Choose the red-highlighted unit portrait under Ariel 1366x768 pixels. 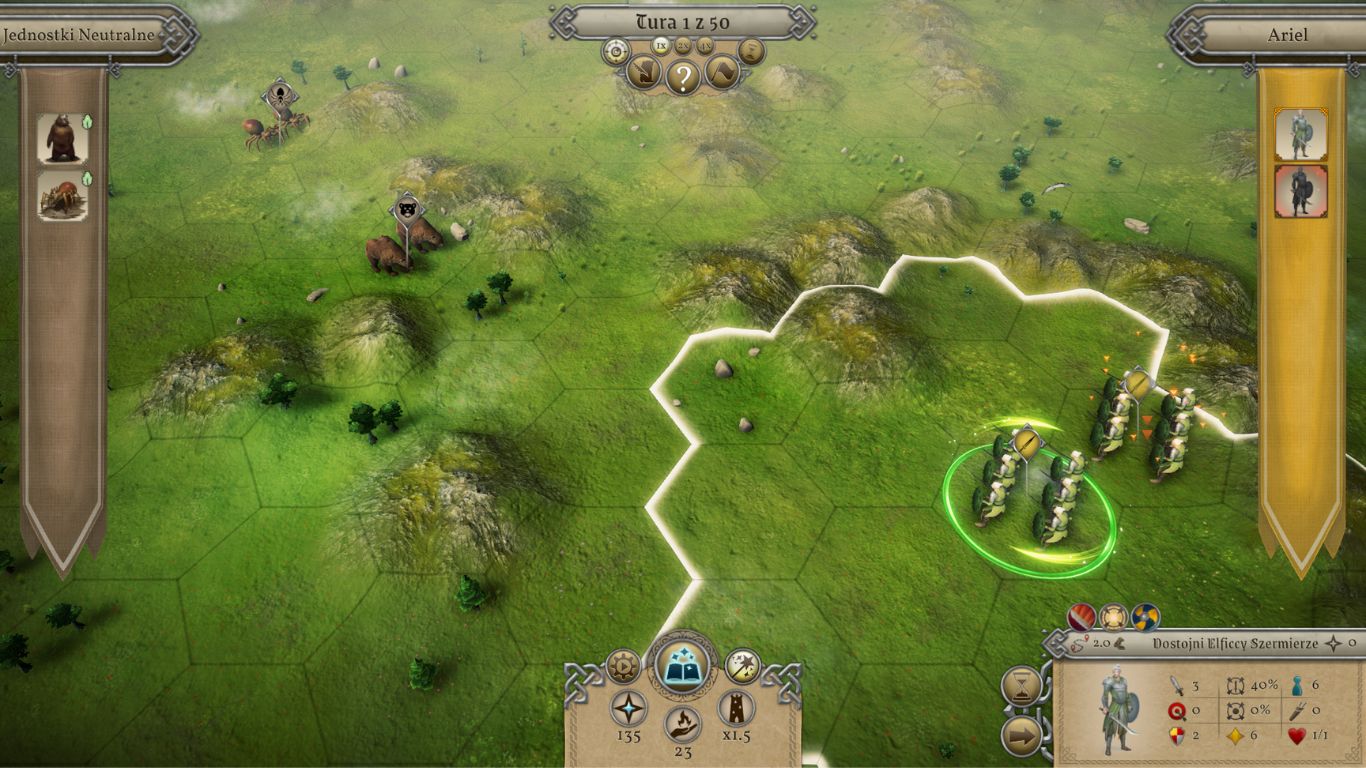point(1300,191)
